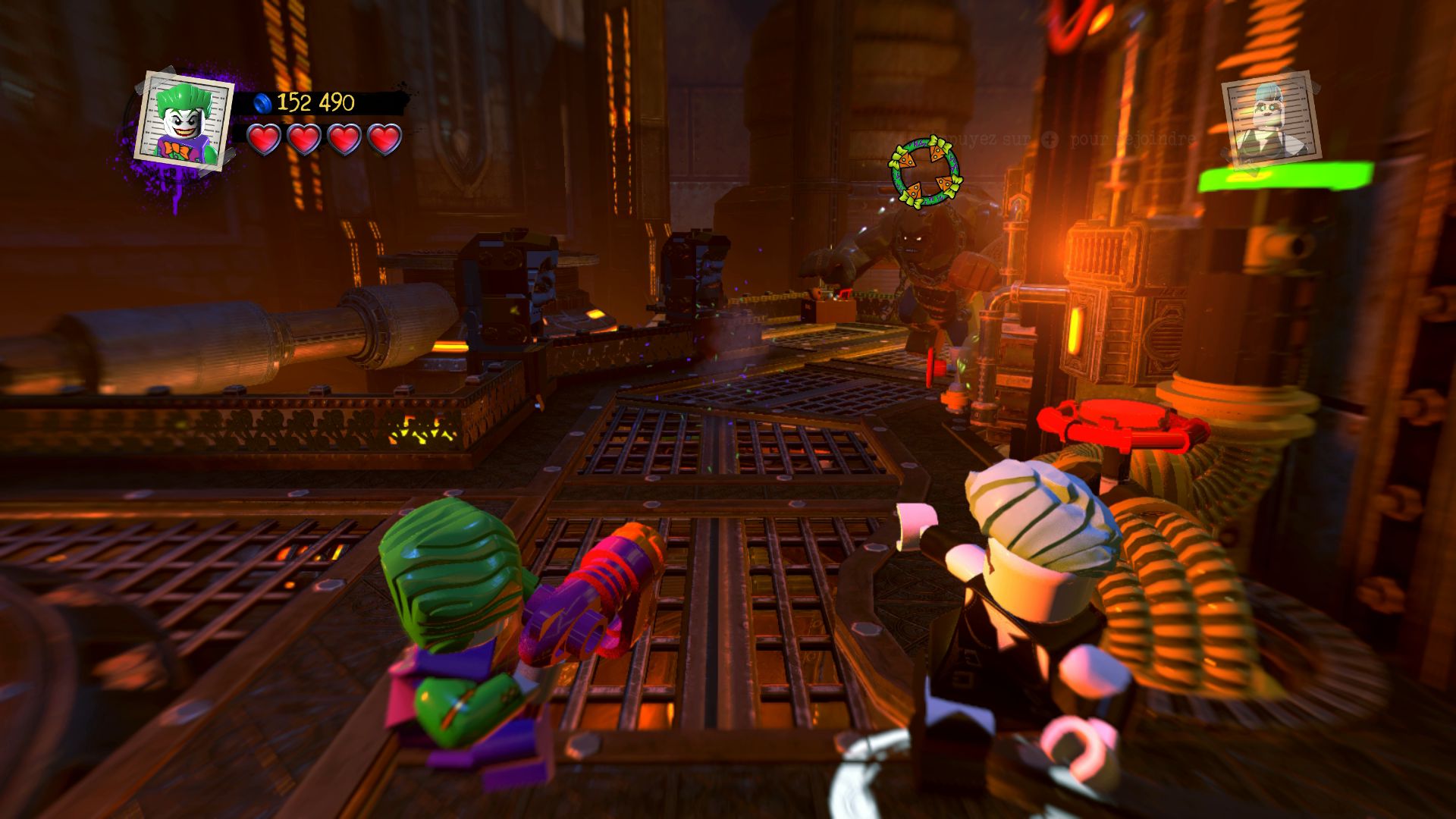1456x819 pixels.
Task: Click the last heart in the health display
Action: pos(382,141)
